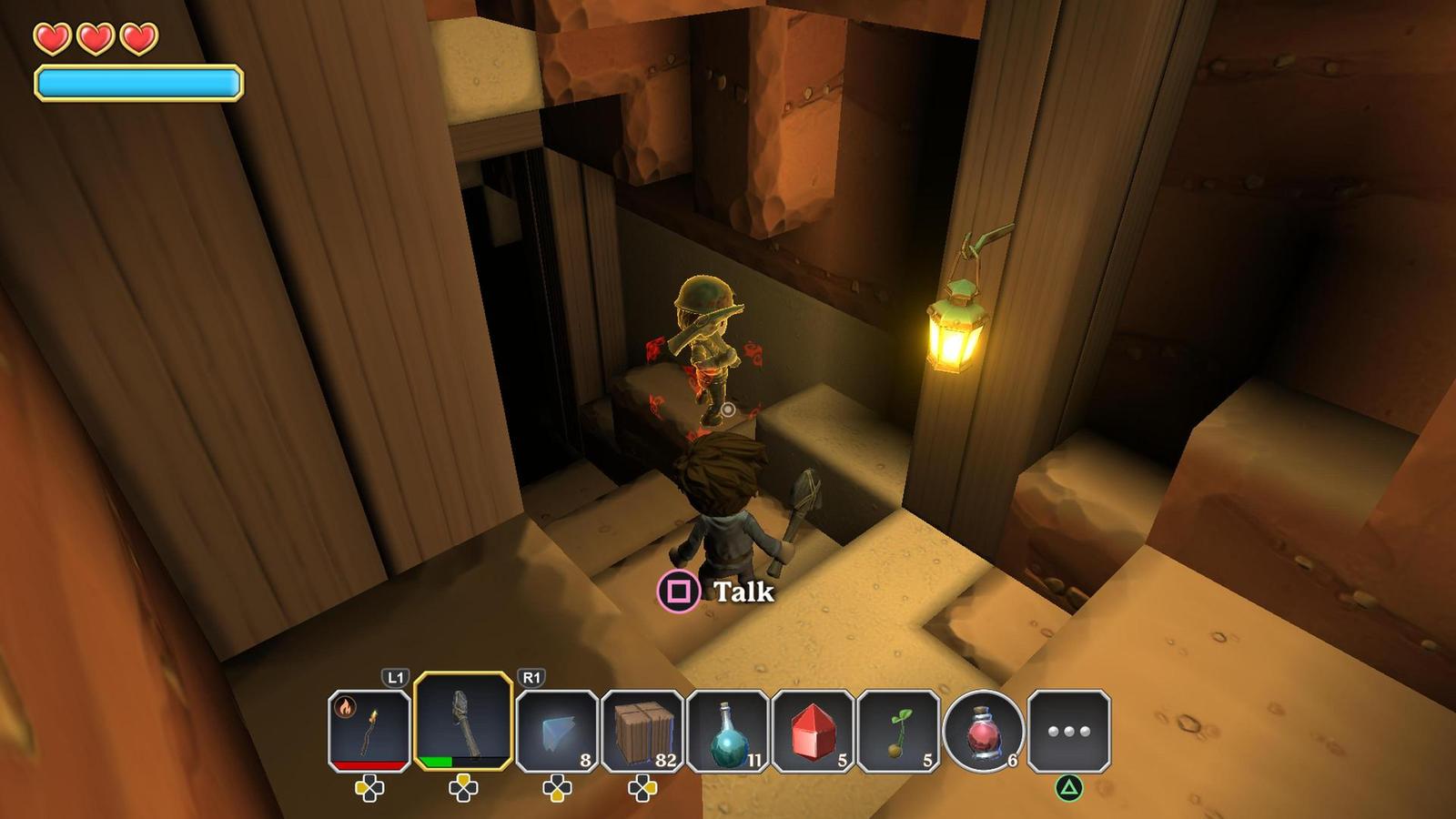
Task: Use the round red health potion
Action: pos(983,731)
